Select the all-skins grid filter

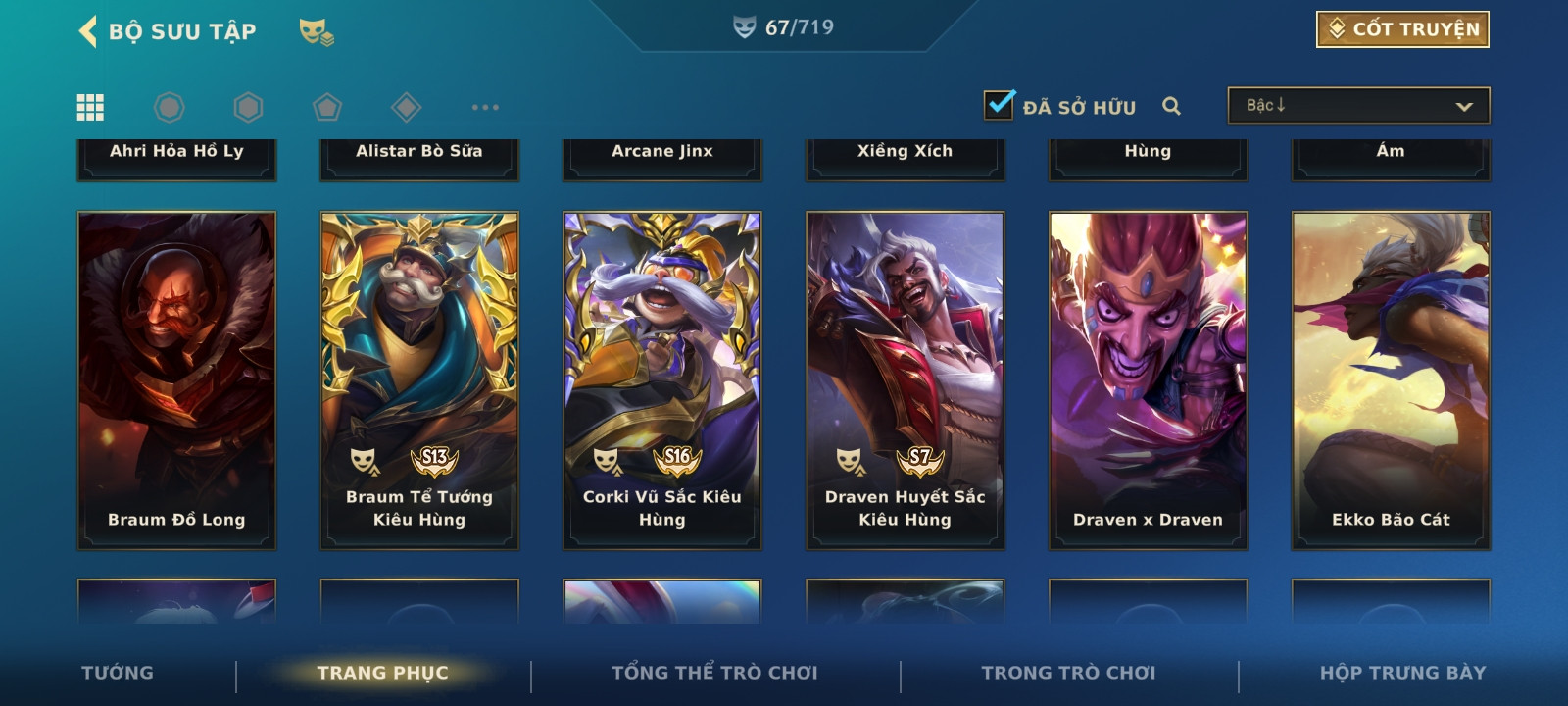(90, 107)
